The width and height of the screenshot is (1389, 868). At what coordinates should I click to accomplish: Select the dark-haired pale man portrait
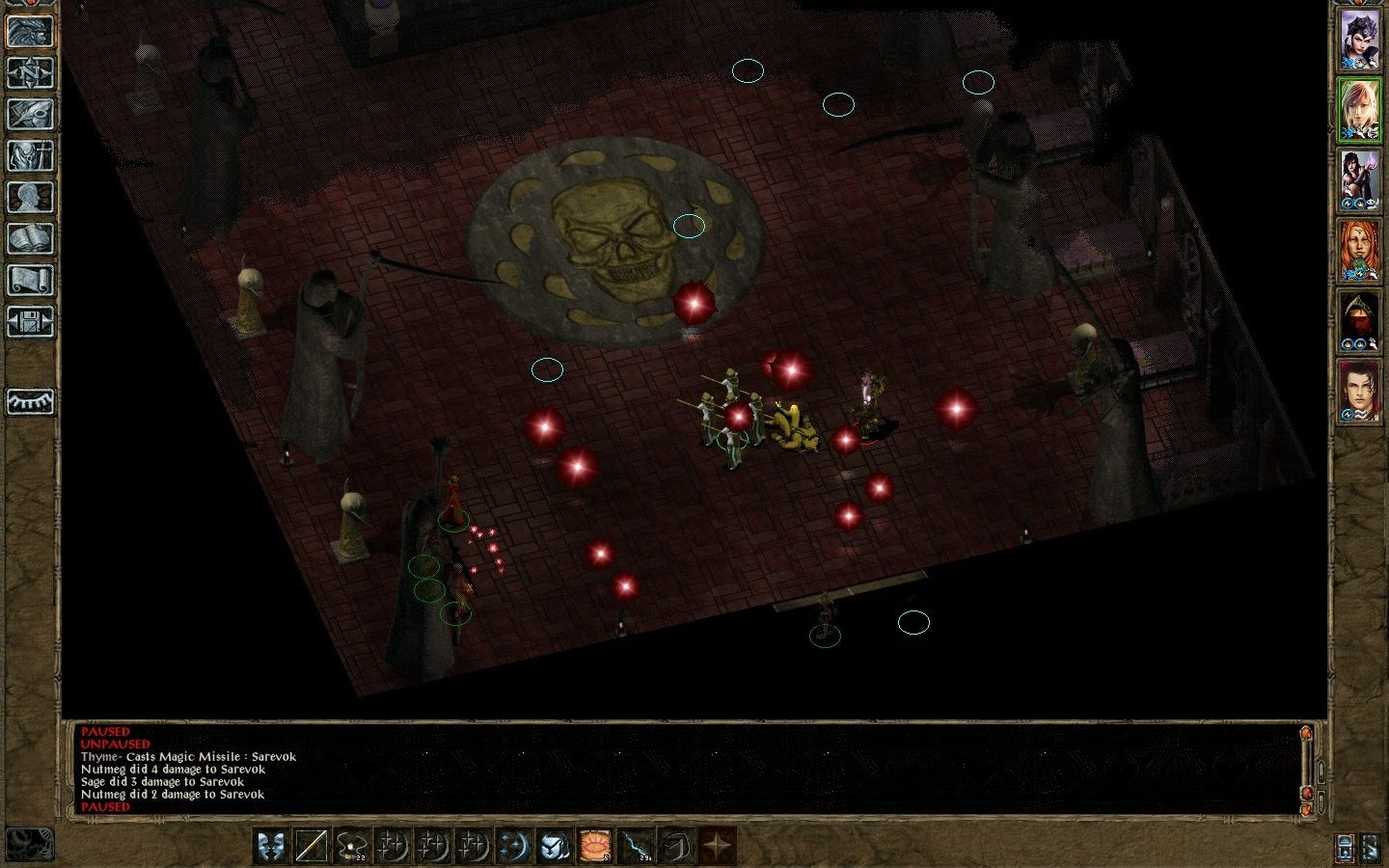[1360, 392]
